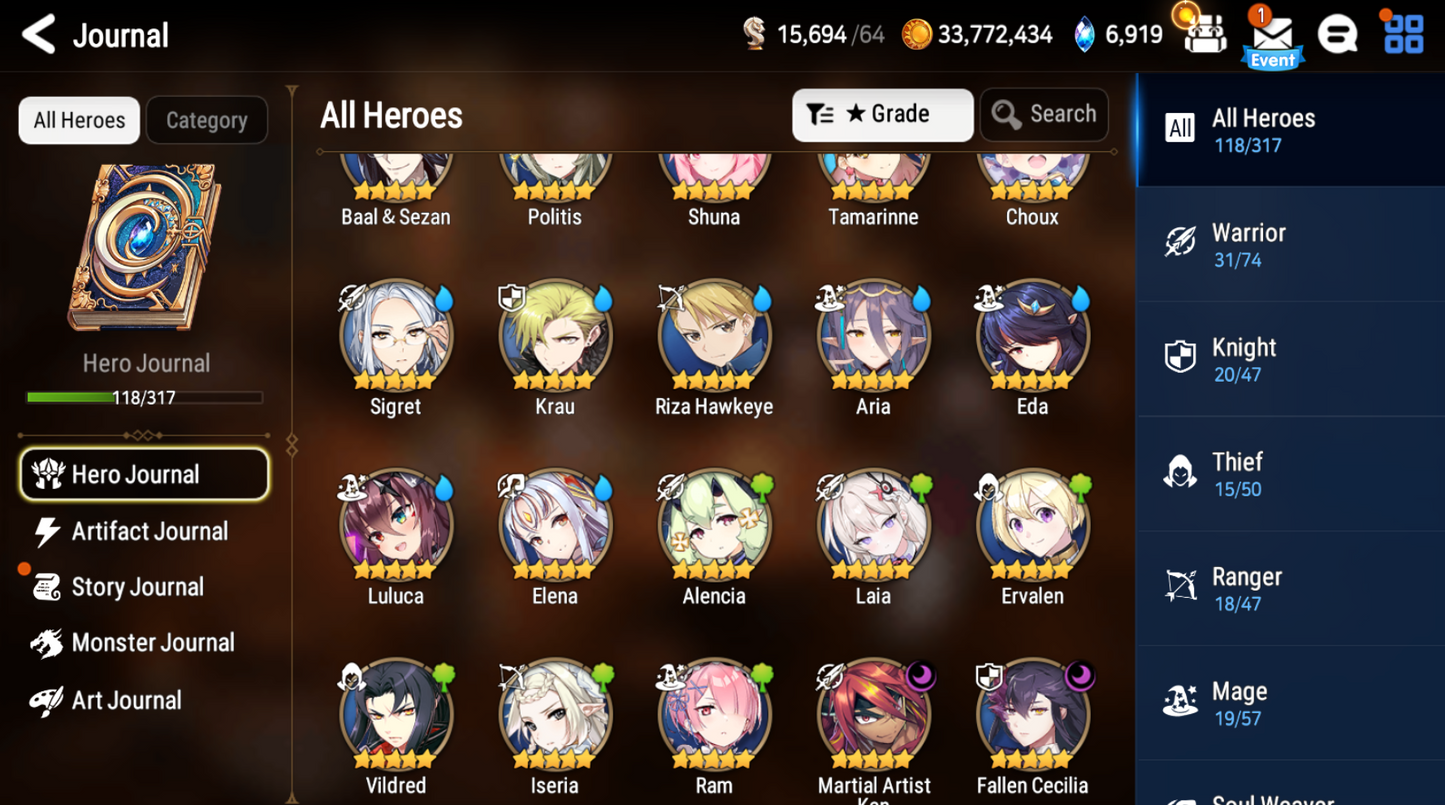Image resolution: width=1445 pixels, height=805 pixels.
Task: Switch back to All Heroes view
Action: (78, 120)
